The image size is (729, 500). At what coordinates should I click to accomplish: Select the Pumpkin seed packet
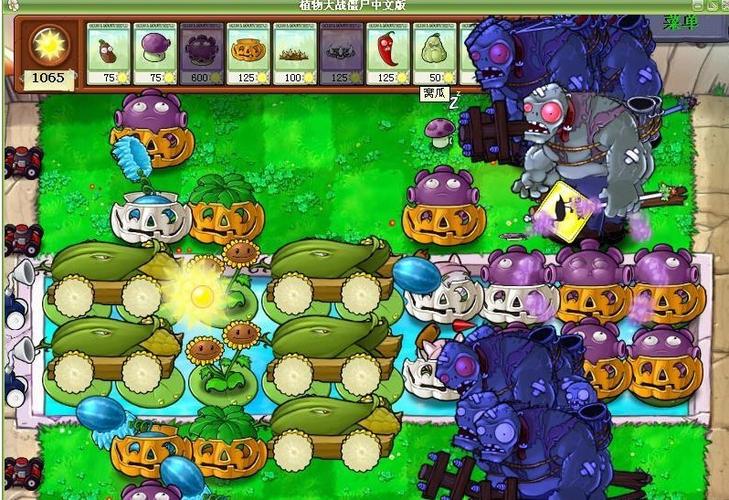(247, 54)
